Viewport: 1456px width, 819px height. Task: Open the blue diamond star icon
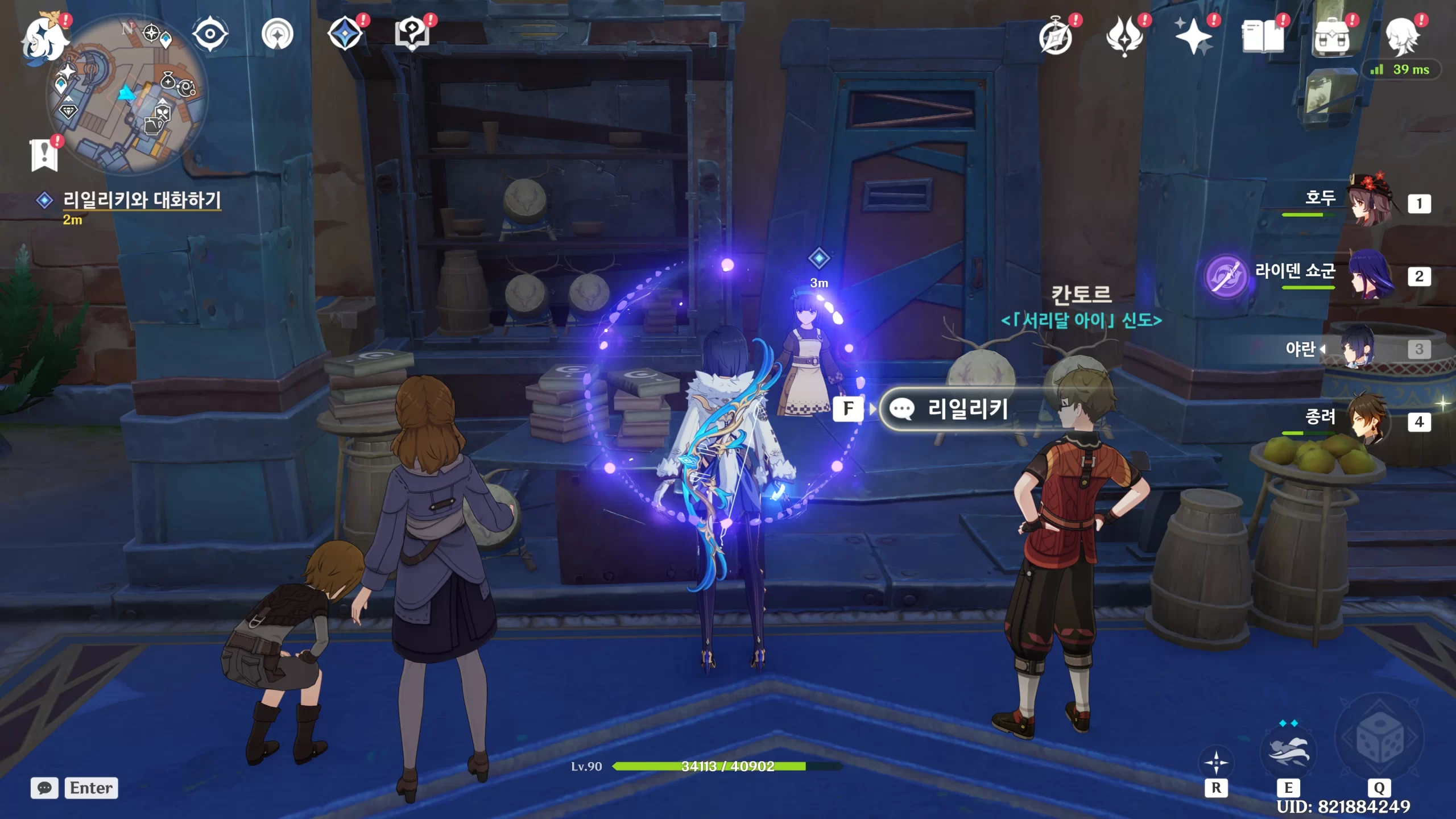click(x=345, y=34)
